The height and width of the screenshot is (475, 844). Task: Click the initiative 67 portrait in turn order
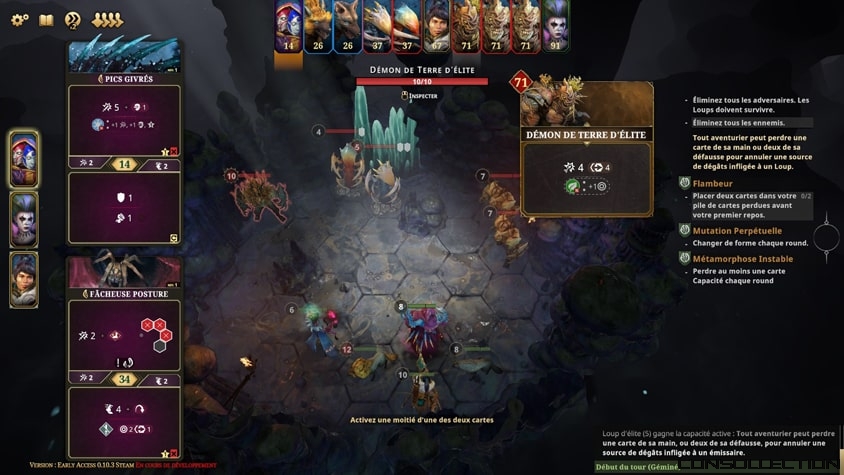click(436, 27)
